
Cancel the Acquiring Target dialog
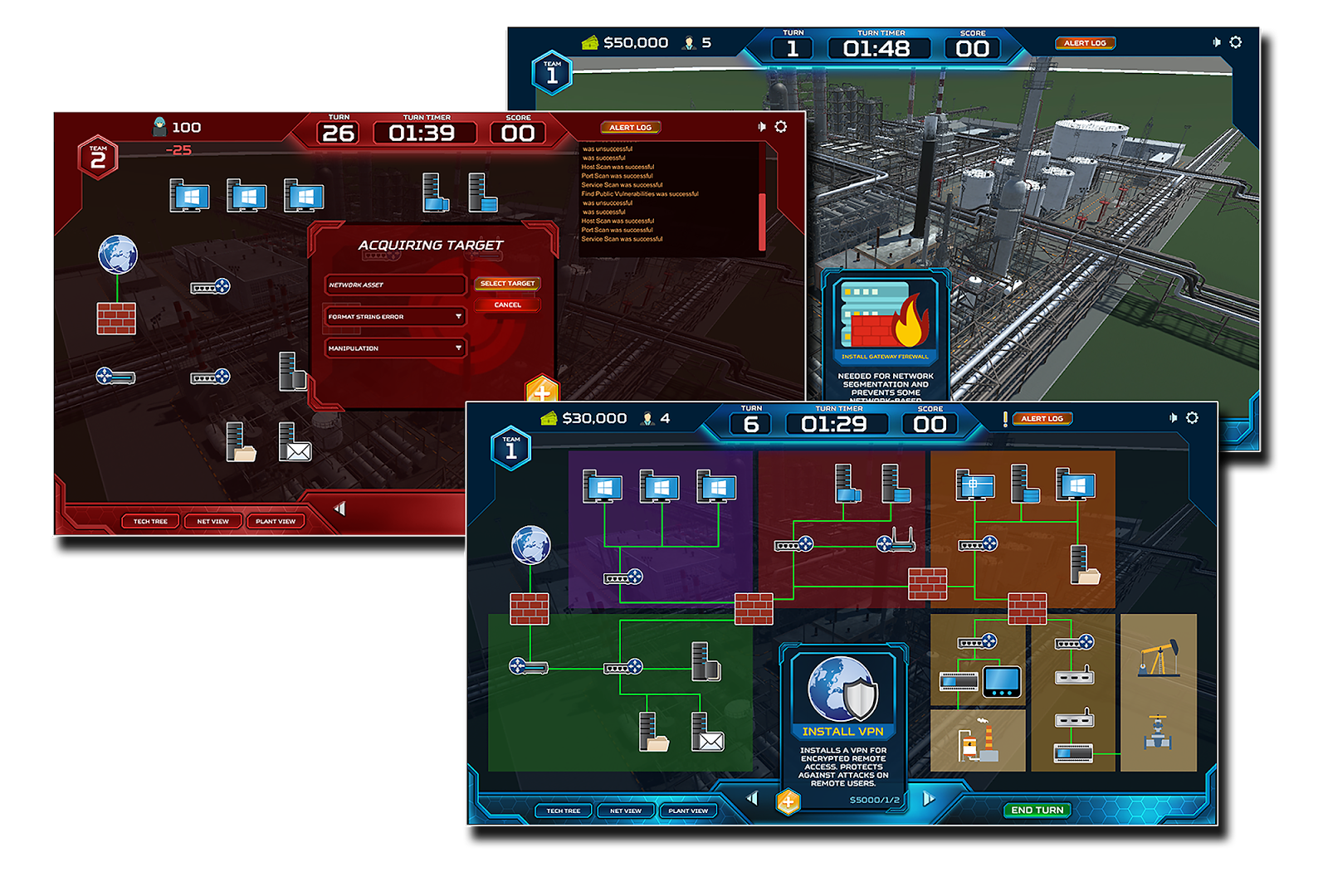(507, 305)
